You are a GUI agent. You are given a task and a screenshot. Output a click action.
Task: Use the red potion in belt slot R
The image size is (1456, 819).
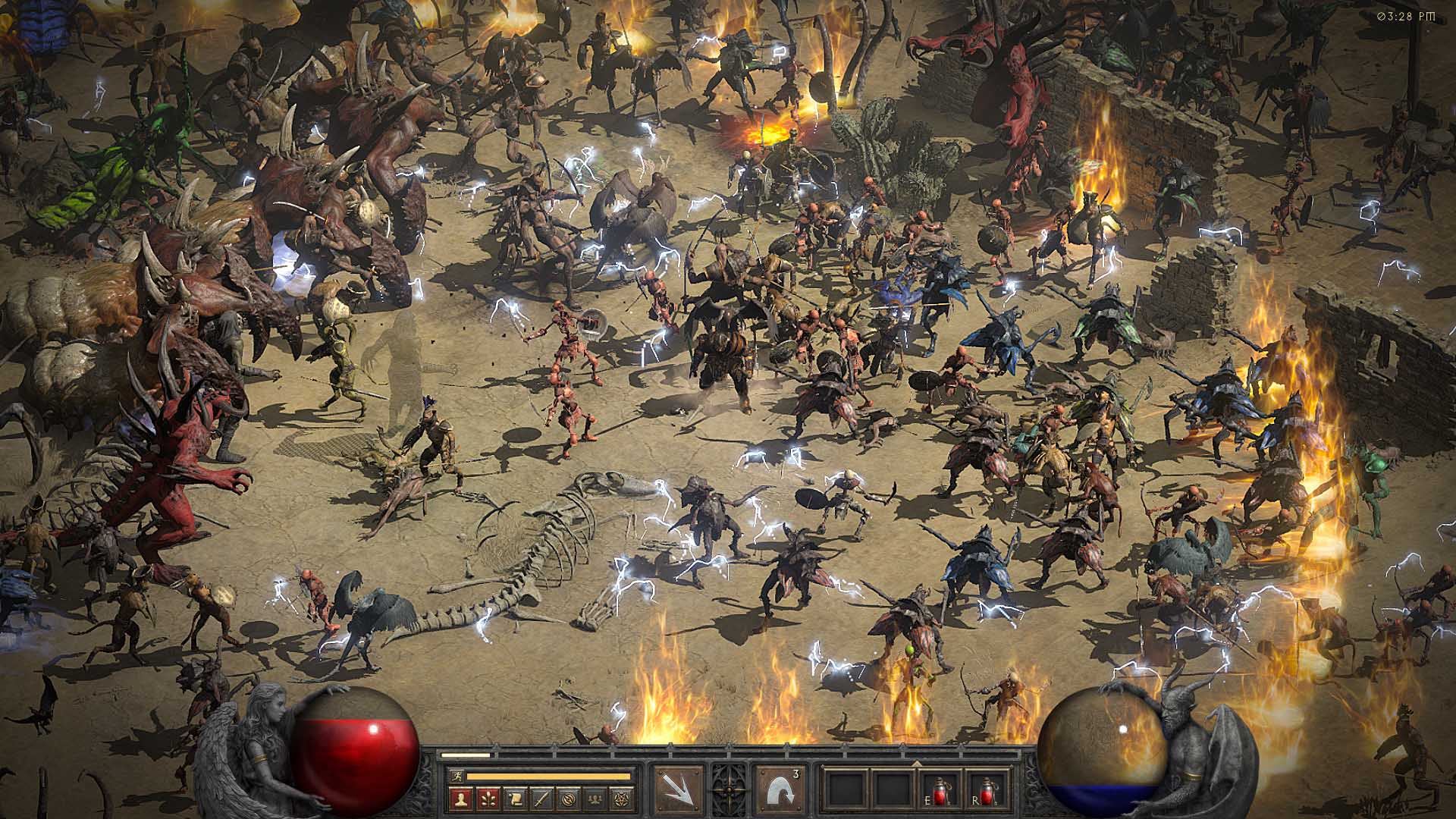[989, 790]
